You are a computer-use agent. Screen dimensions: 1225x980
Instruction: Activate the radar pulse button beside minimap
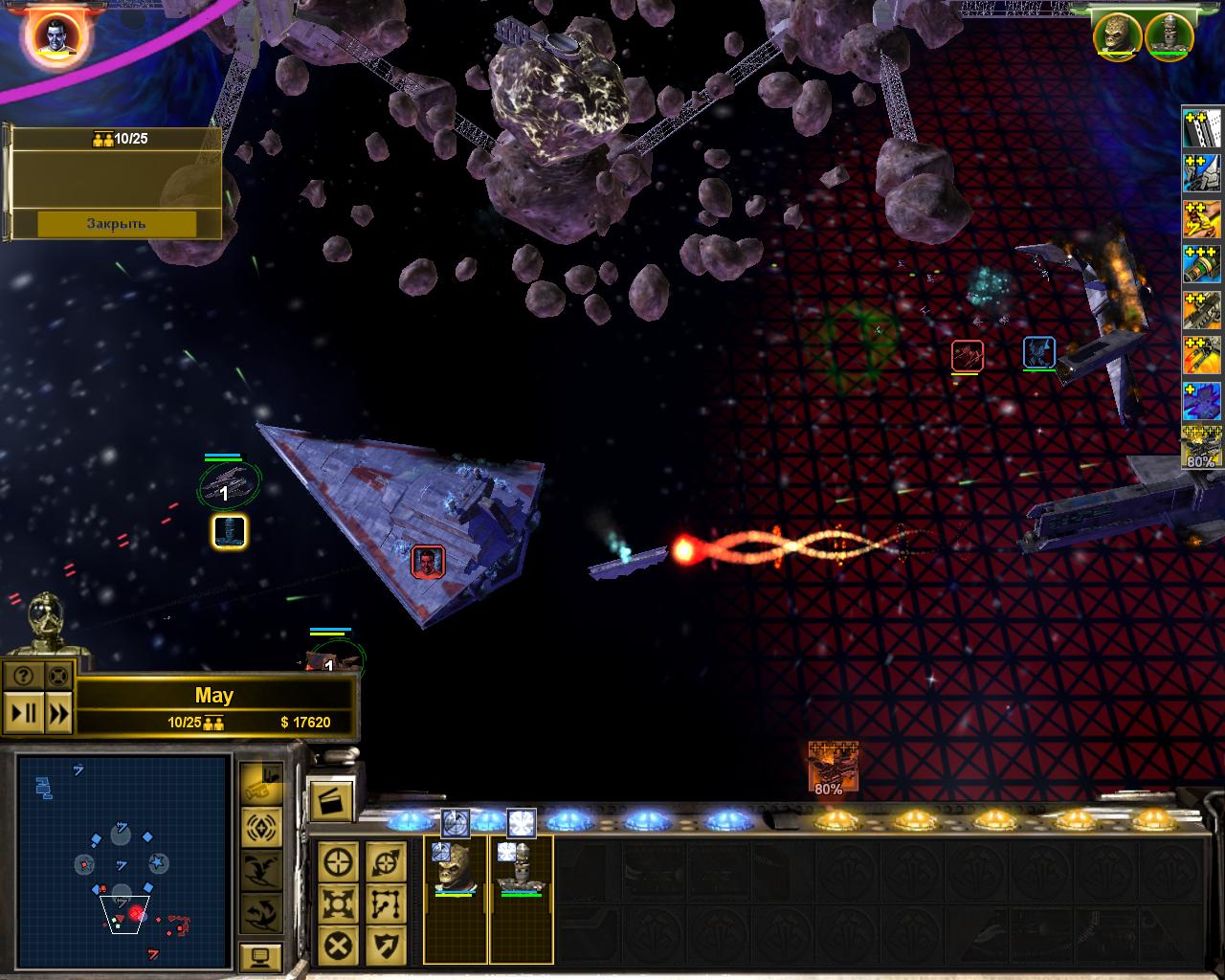coord(261,825)
